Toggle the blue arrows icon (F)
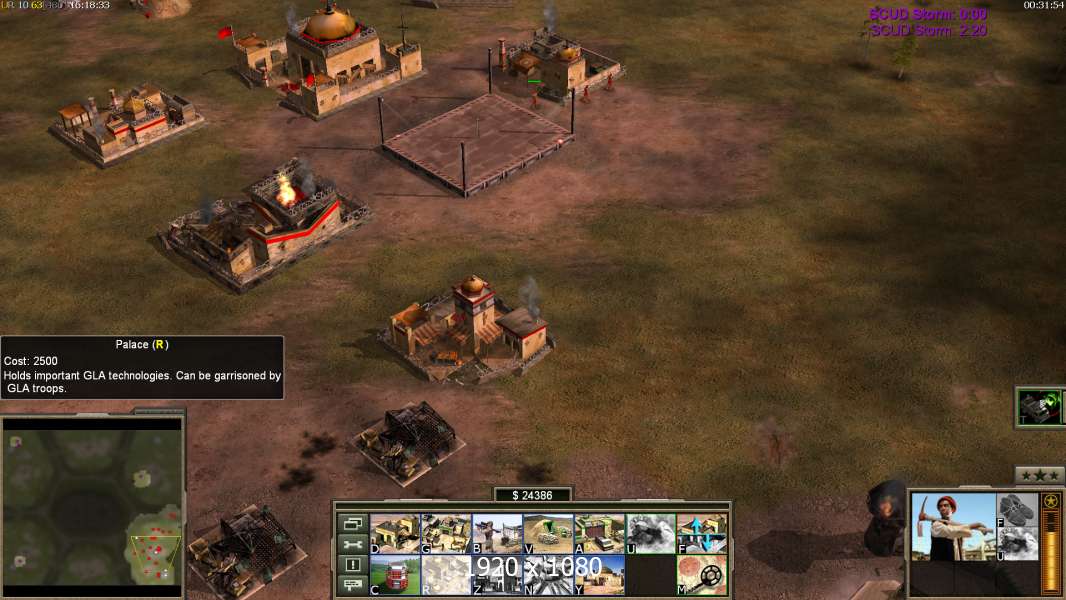Image resolution: width=1066 pixels, height=600 pixels. click(701, 534)
